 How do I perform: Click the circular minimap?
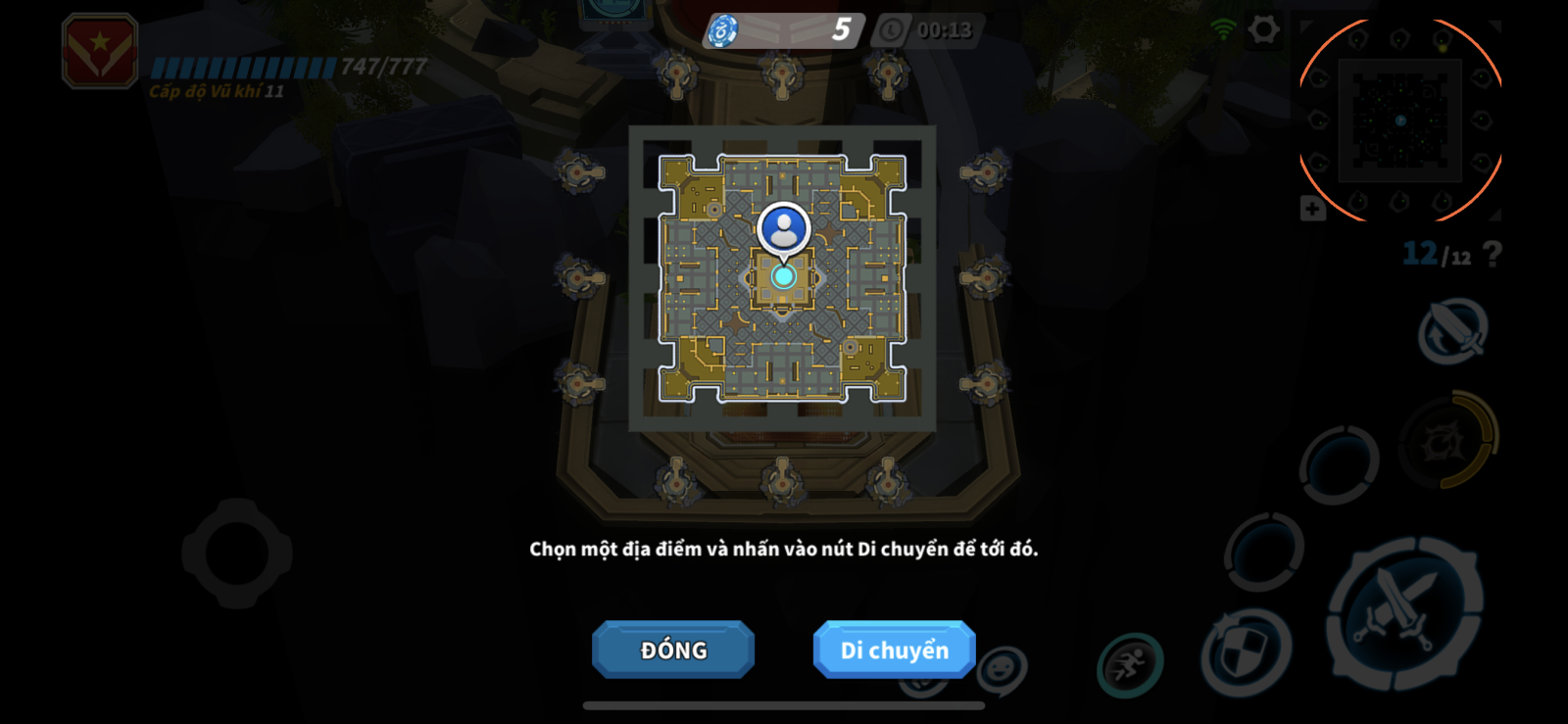[1400, 120]
